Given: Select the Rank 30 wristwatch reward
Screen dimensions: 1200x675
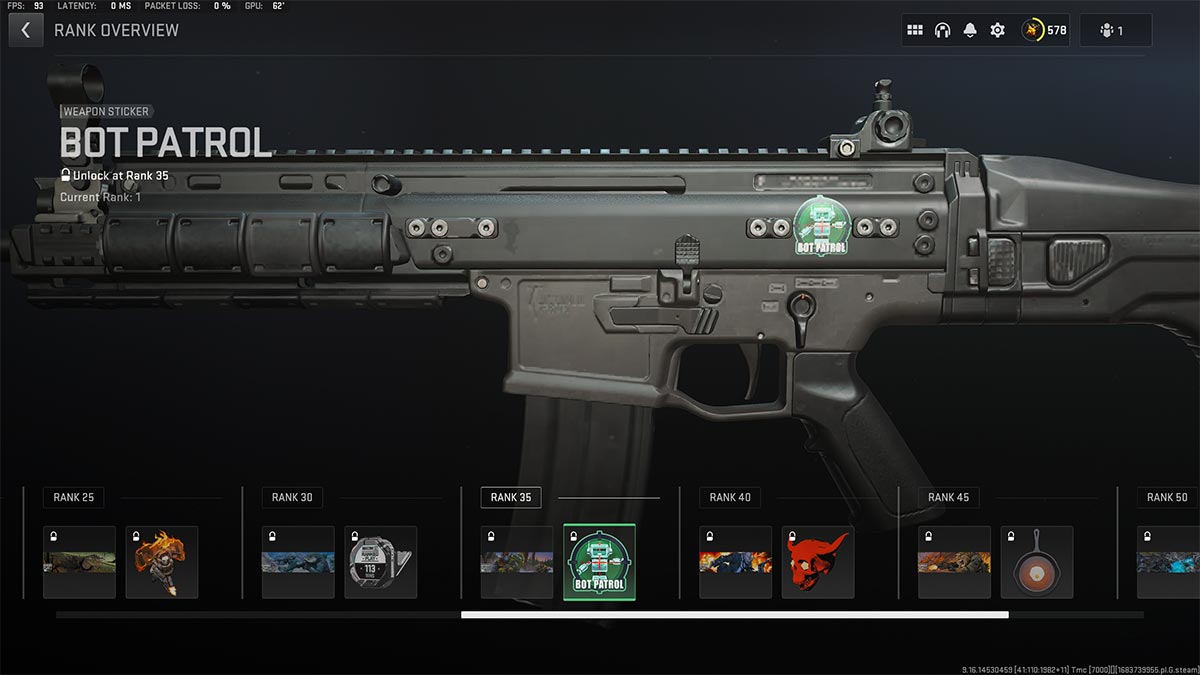Looking at the screenshot, I should [380, 562].
